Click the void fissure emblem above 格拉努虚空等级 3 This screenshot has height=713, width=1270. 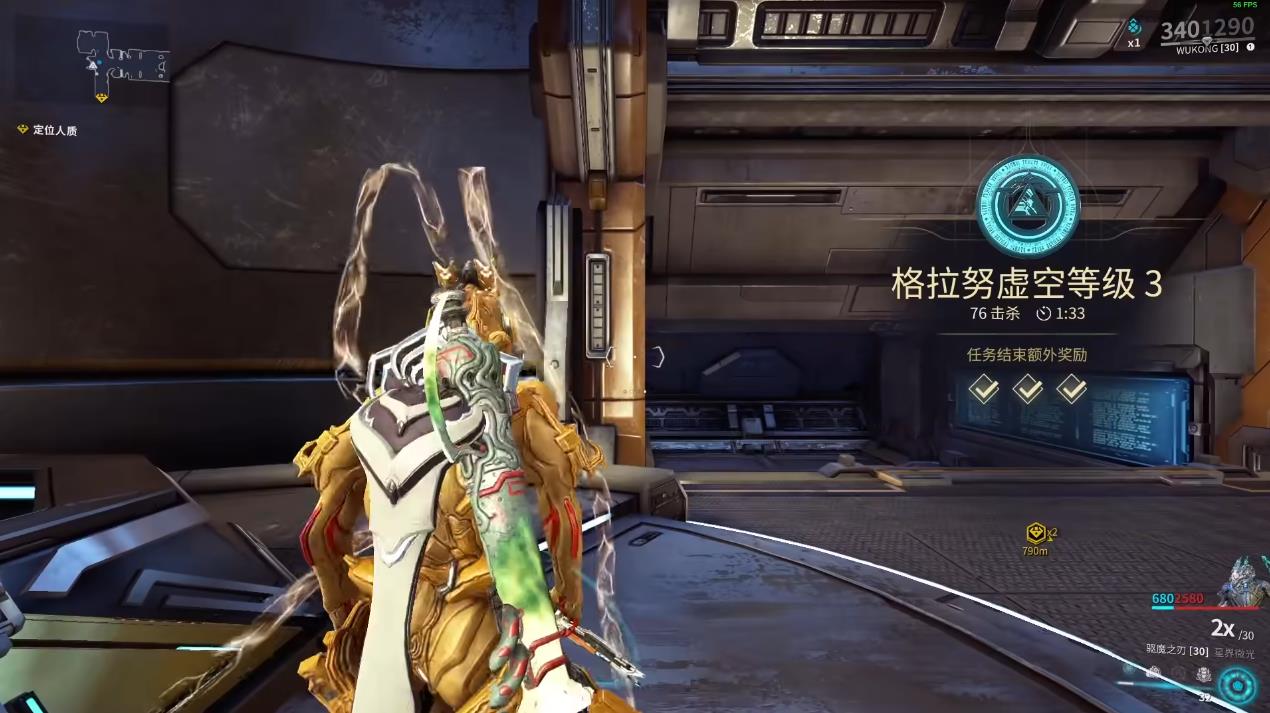coord(1027,205)
